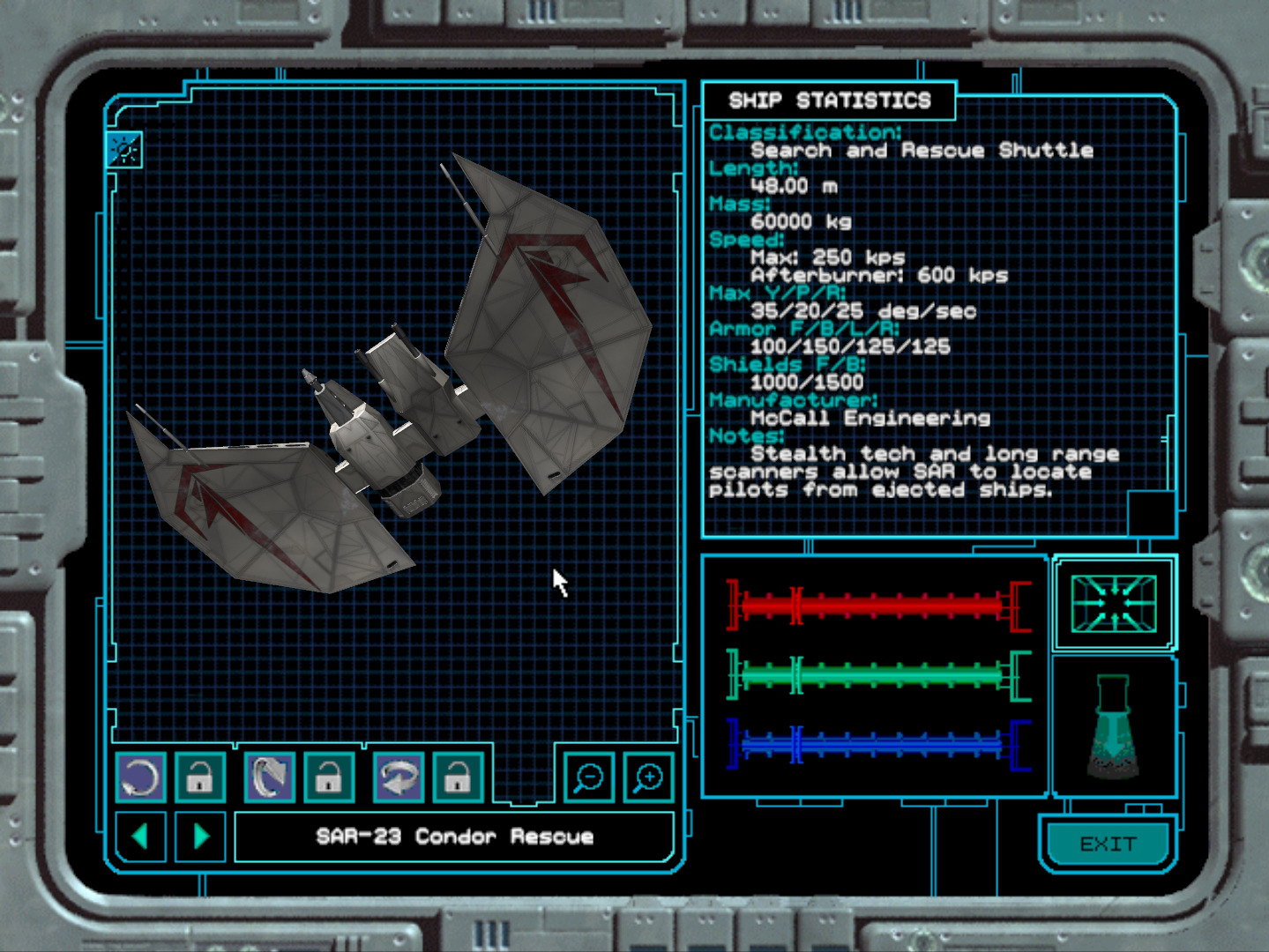
Task: Click the converging arrows view icon
Action: [x=1113, y=604]
